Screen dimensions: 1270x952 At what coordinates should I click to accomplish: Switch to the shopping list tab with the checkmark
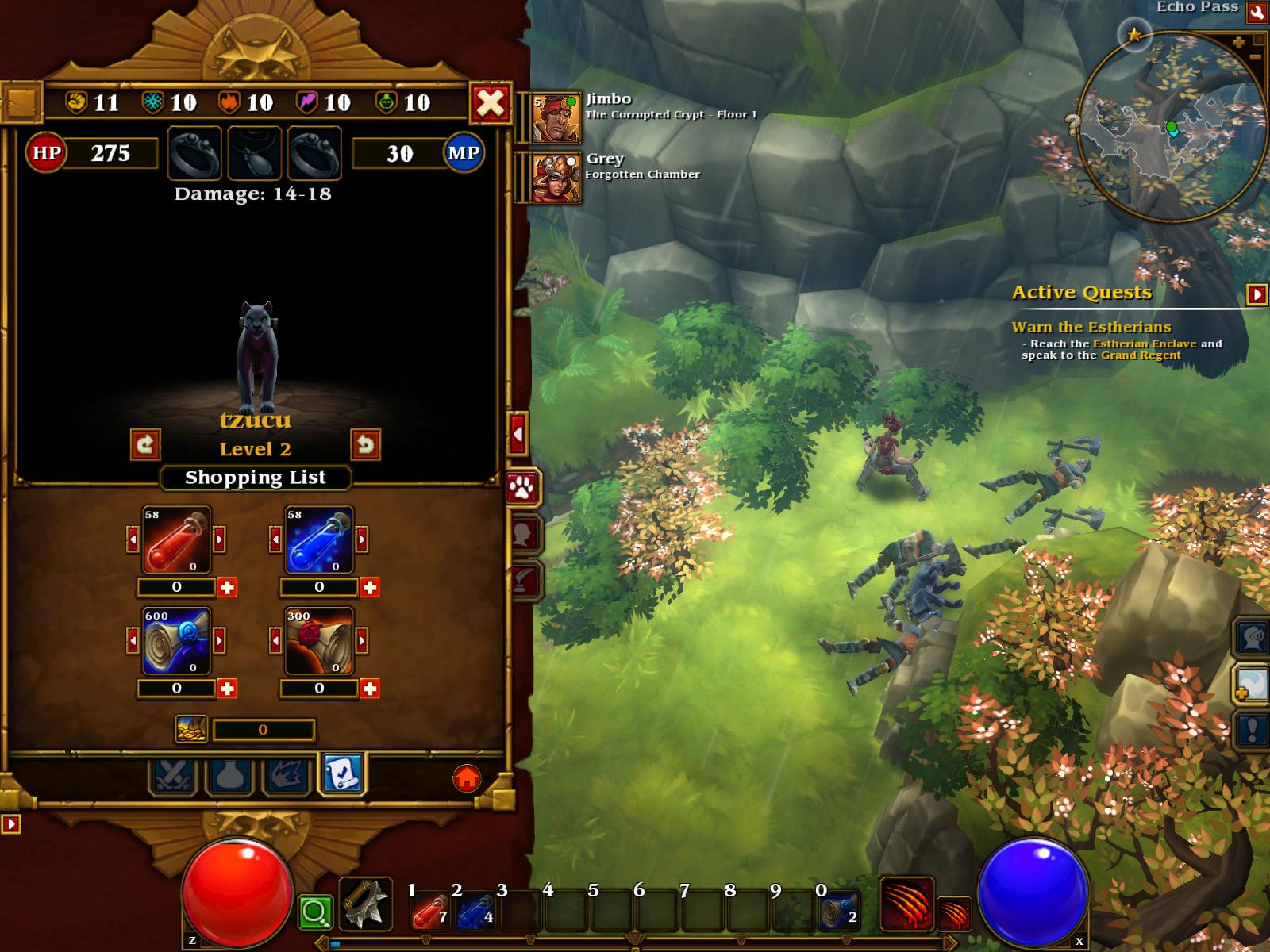coord(342,773)
